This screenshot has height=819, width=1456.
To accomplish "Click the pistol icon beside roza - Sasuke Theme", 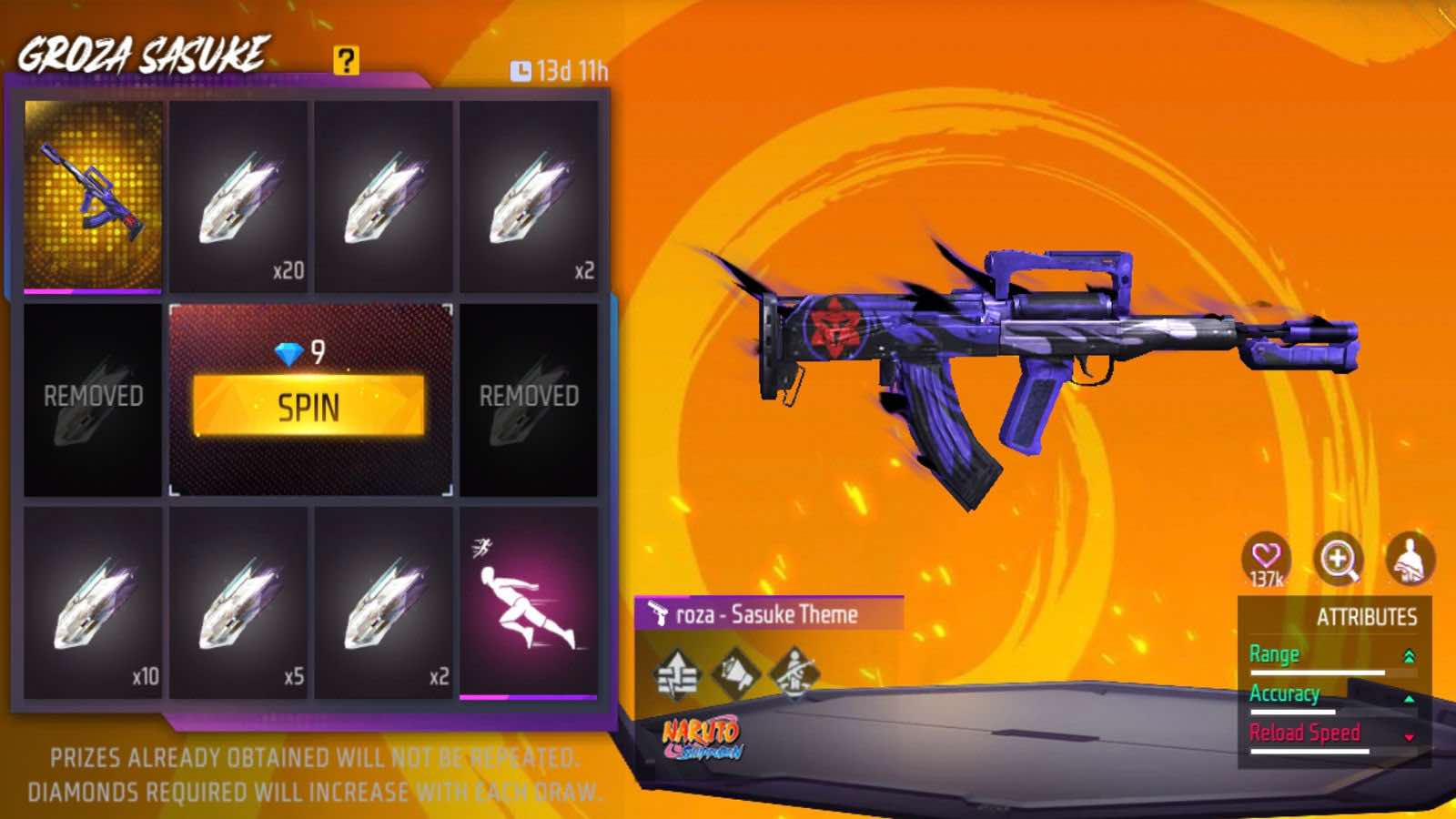I will click(658, 613).
